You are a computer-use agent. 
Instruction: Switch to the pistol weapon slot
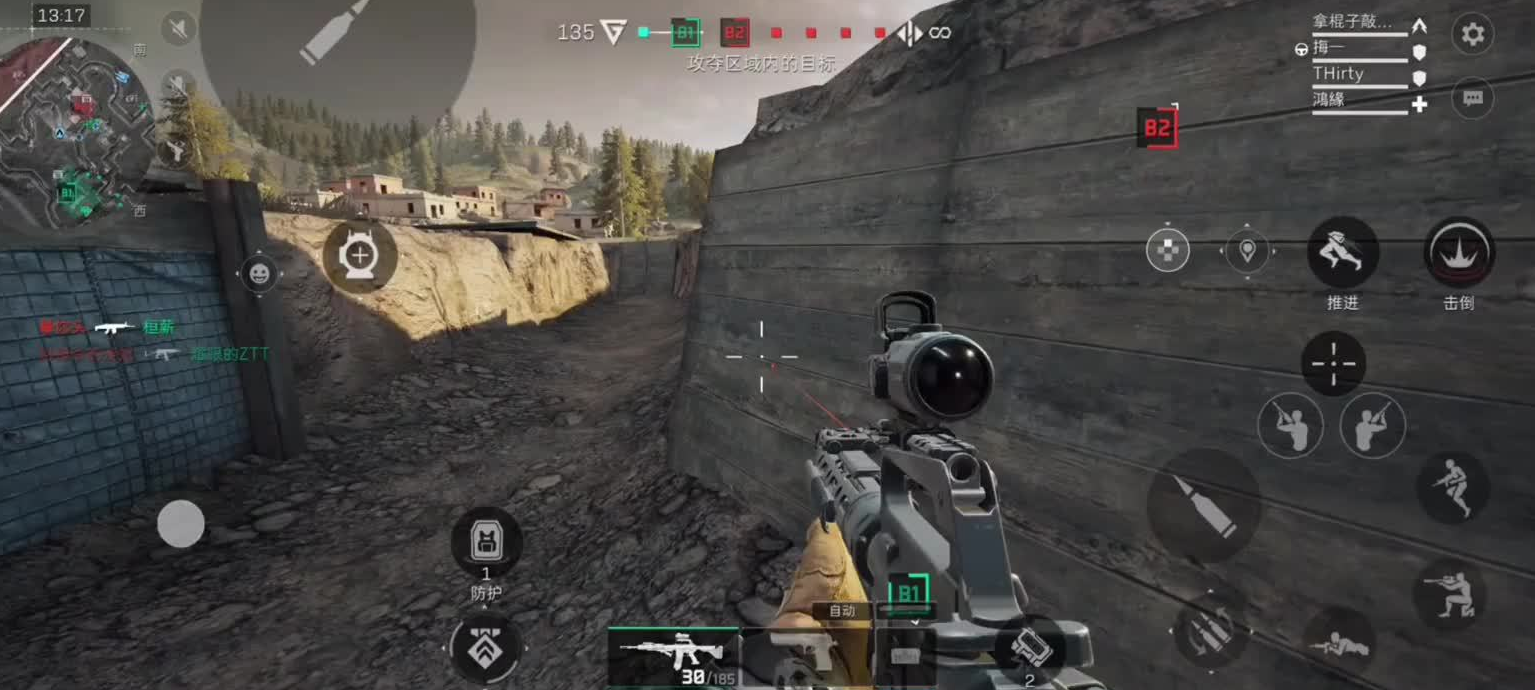click(x=806, y=654)
